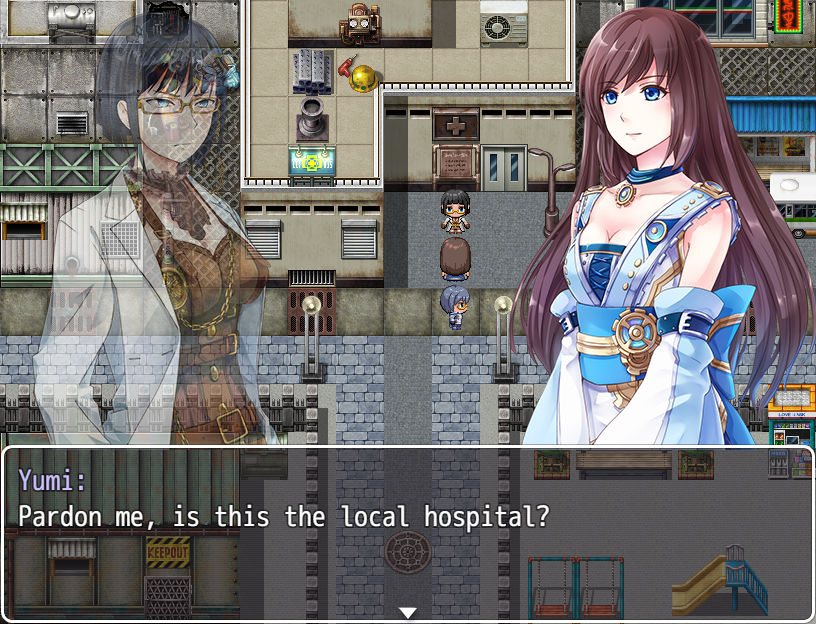Click the white continue arrow in dialogue box

point(407,612)
